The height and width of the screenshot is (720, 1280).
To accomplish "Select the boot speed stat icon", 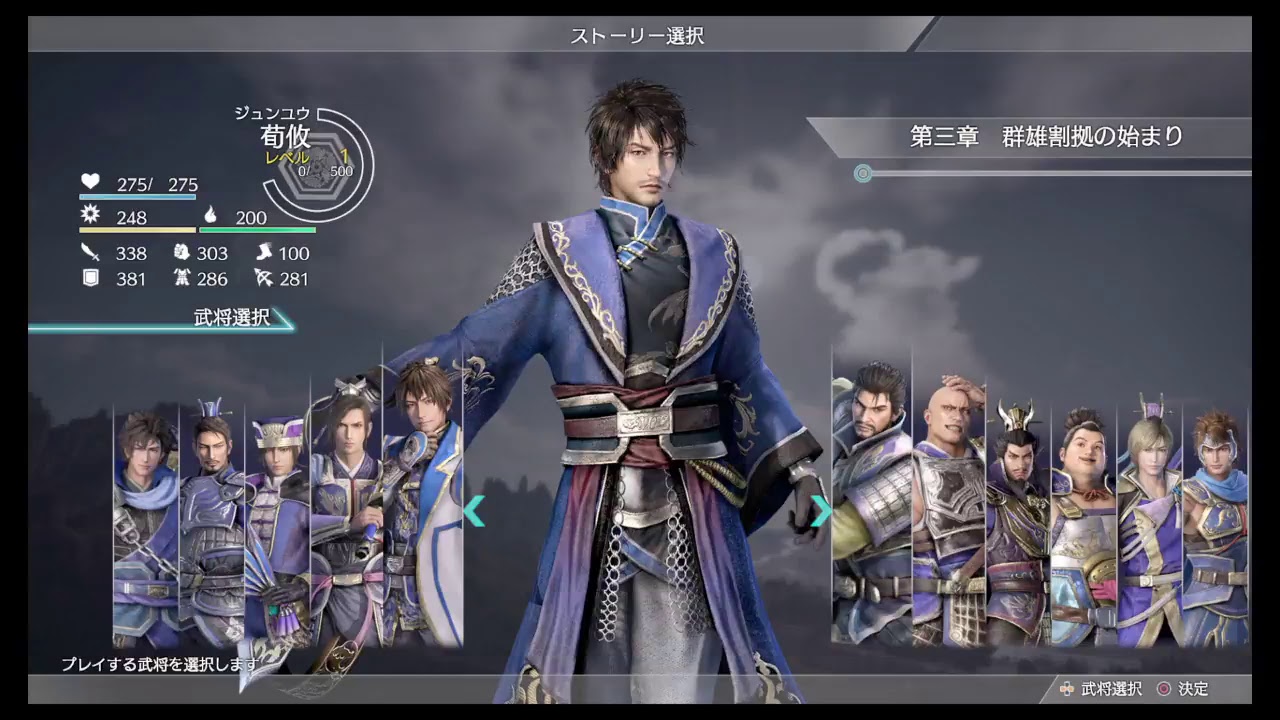I will 262,251.
